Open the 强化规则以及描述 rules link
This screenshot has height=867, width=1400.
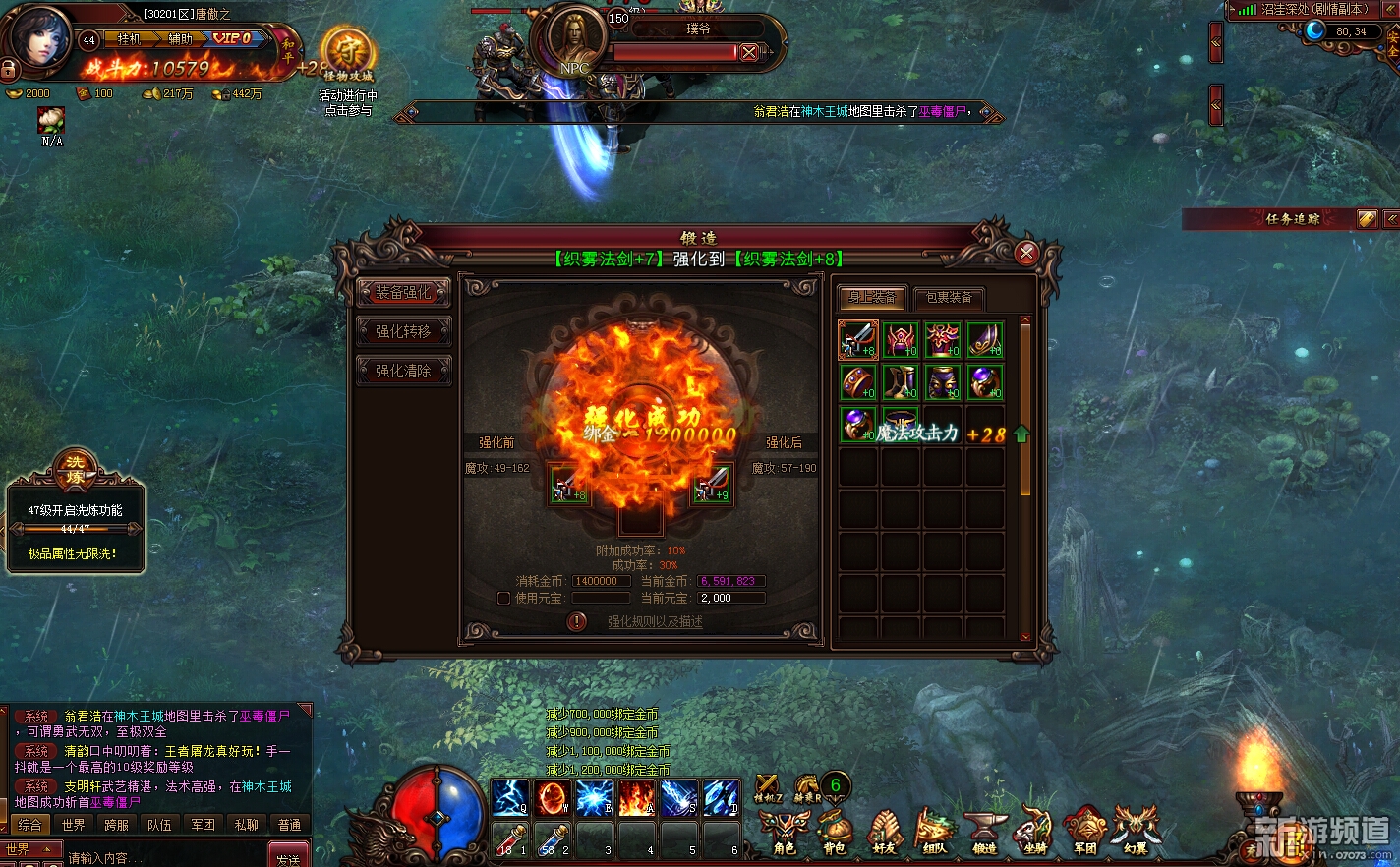point(655,621)
